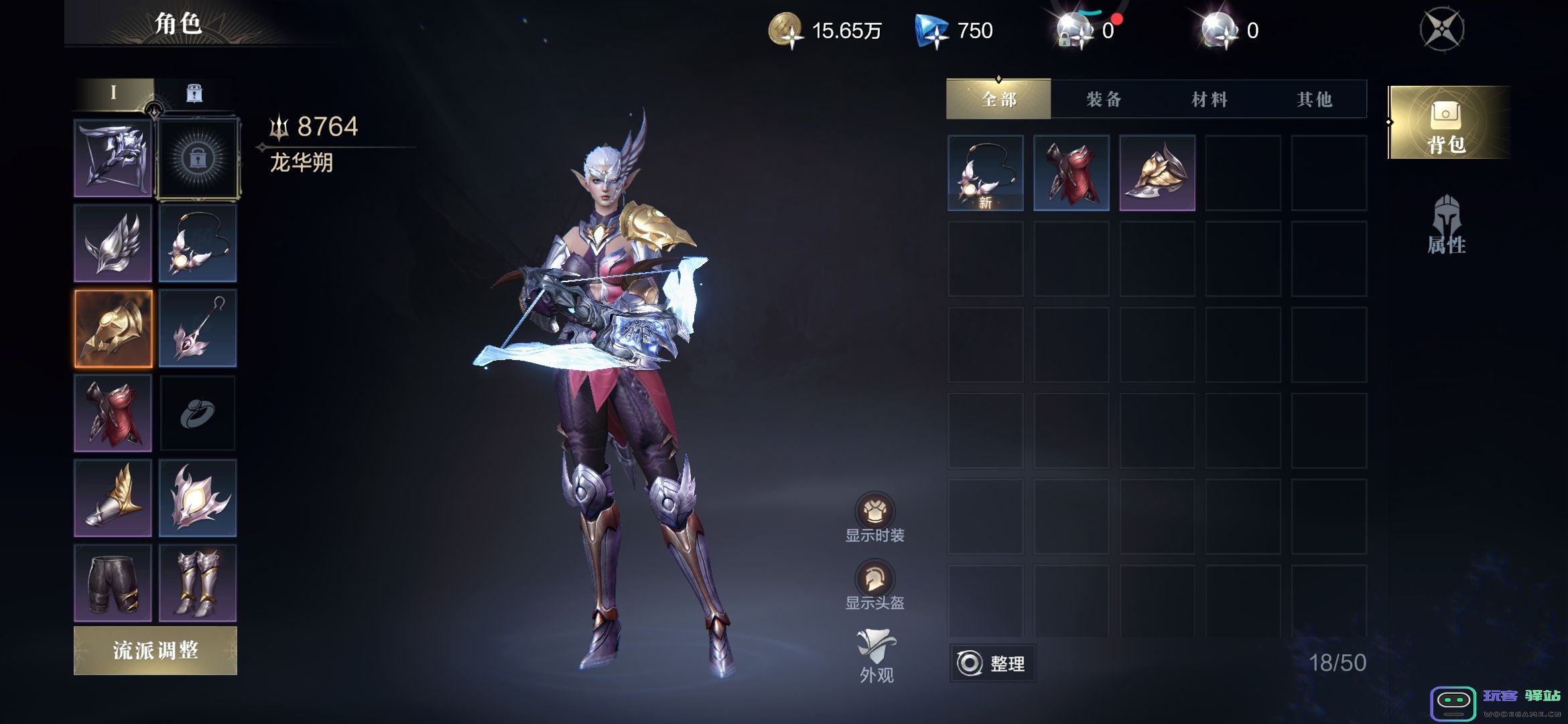Screen dimensions: 1568x724
Task: Open the 外观 appearance menu
Action: click(876, 656)
